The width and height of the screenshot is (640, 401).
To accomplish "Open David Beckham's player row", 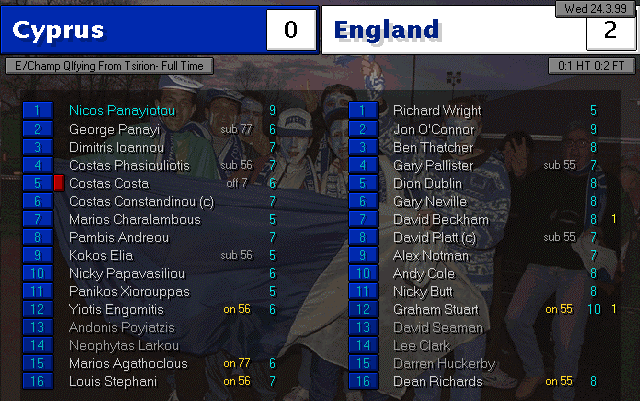I will pos(440,219).
